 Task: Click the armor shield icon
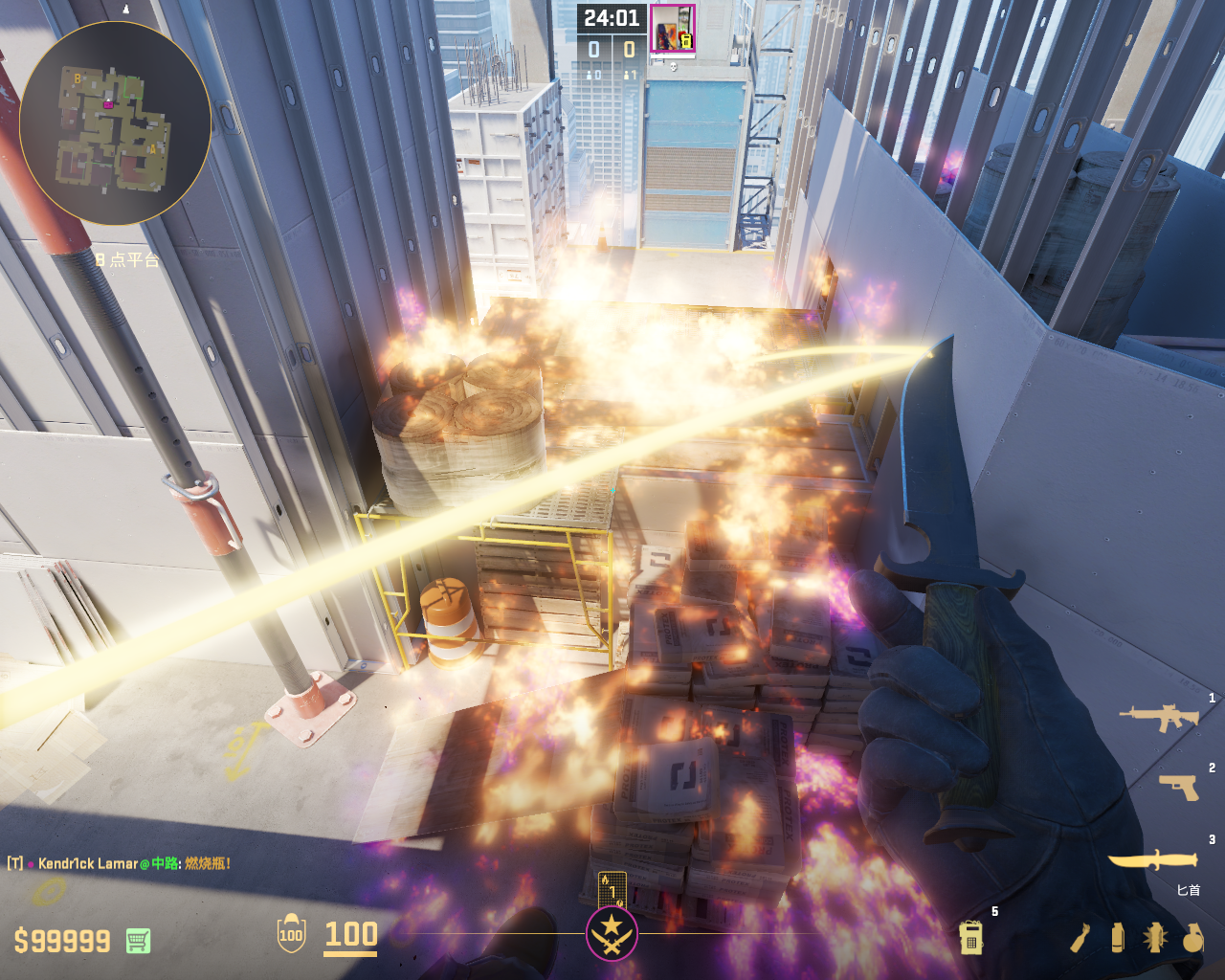[x=291, y=934]
